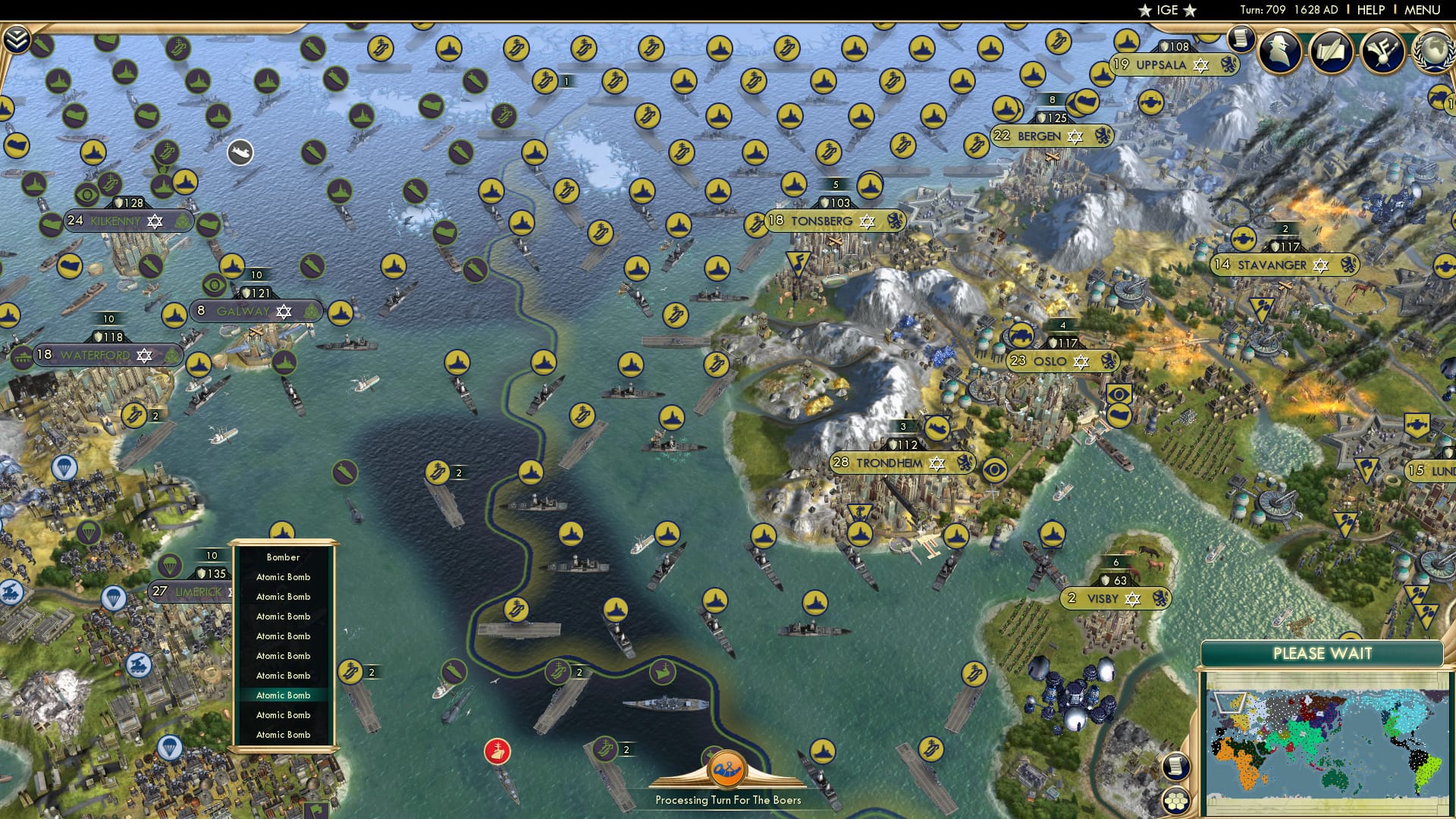Expand the Visby city-state banner
The height and width of the screenshot is (819, 1456).
[x=1115, y=598]
